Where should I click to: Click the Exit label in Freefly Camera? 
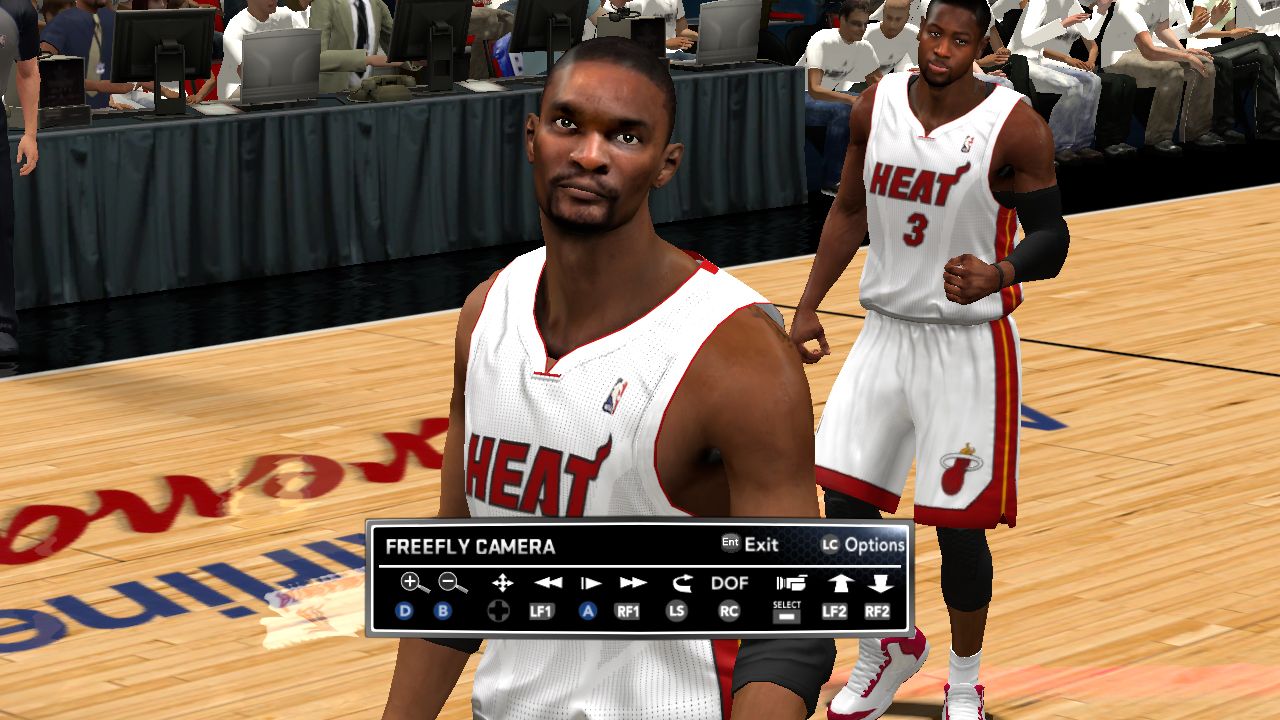761,545
